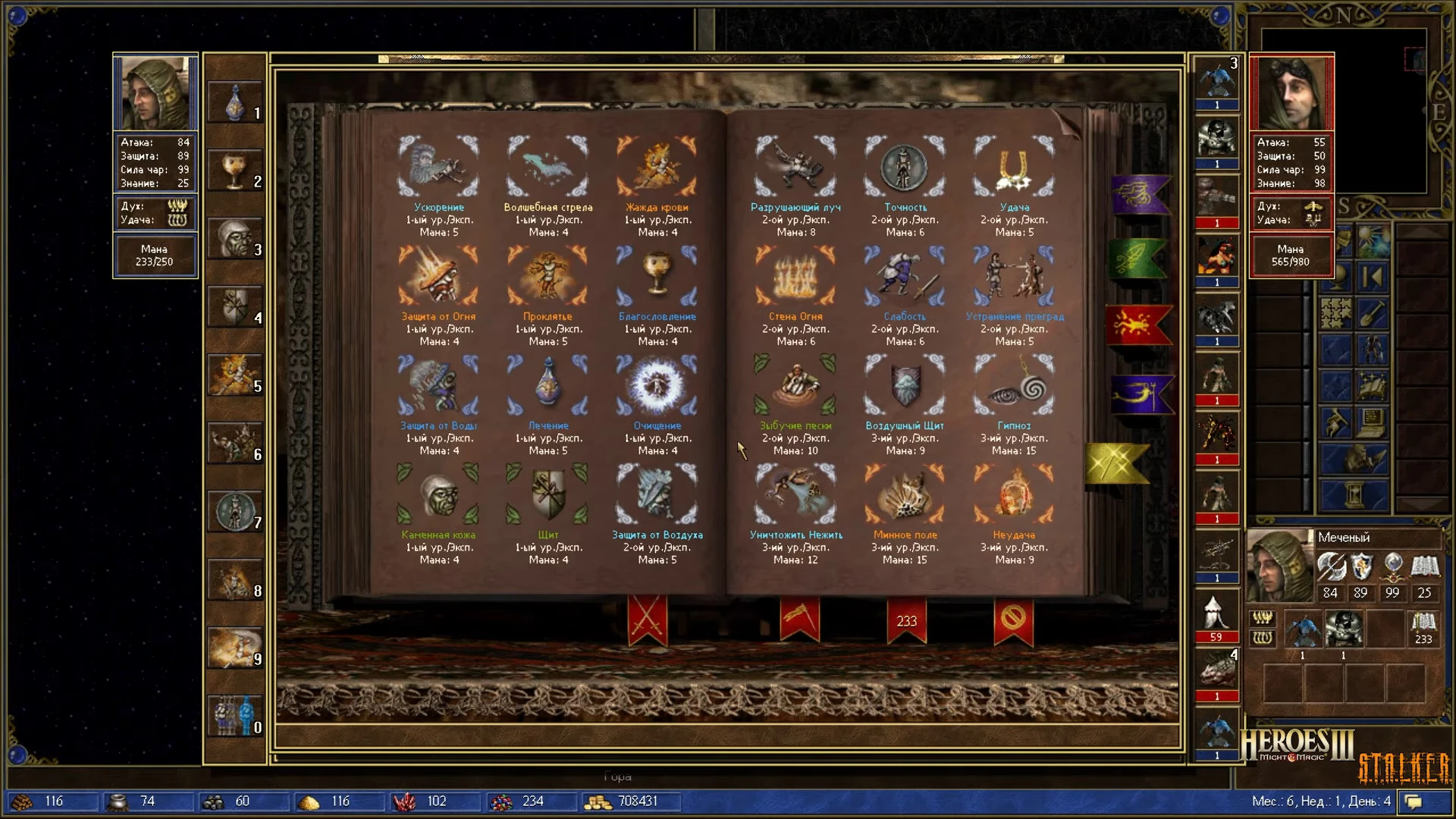Choose the Жажда крови spell
Viewport: 1456px width, 819px height.
point(657,168)
